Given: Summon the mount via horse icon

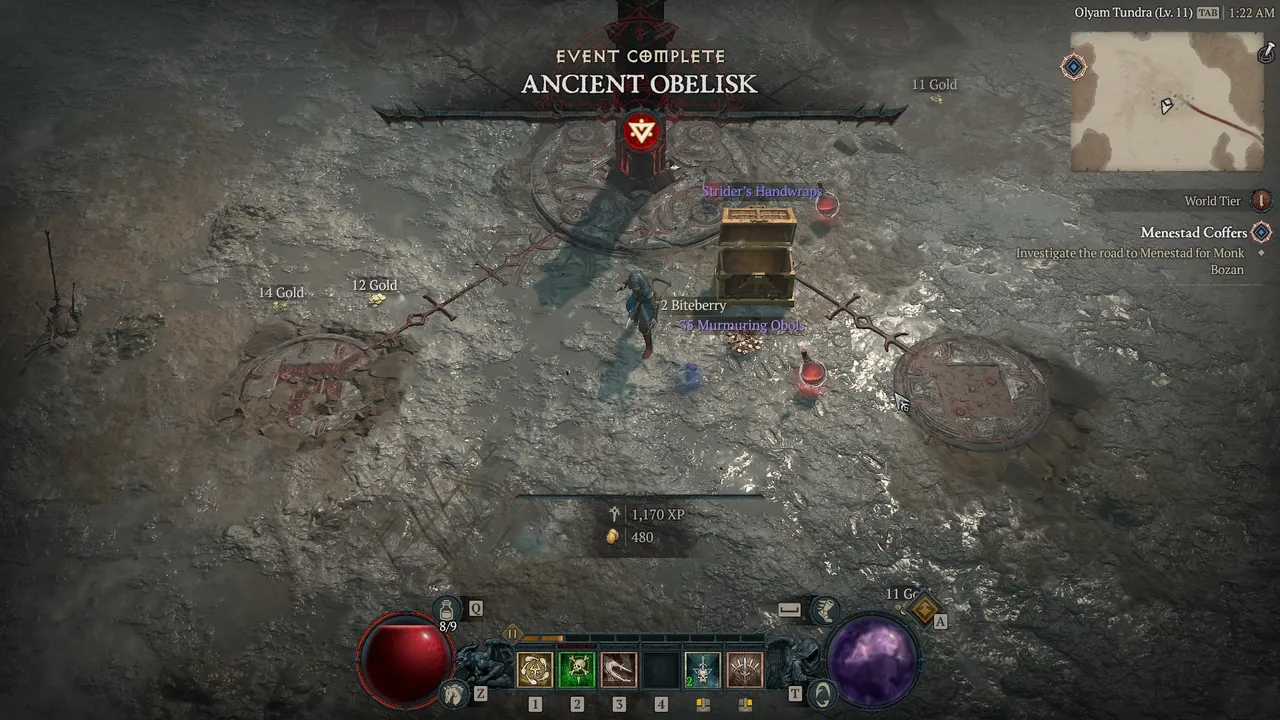Looking at the screenshot, I should [454, 691].
